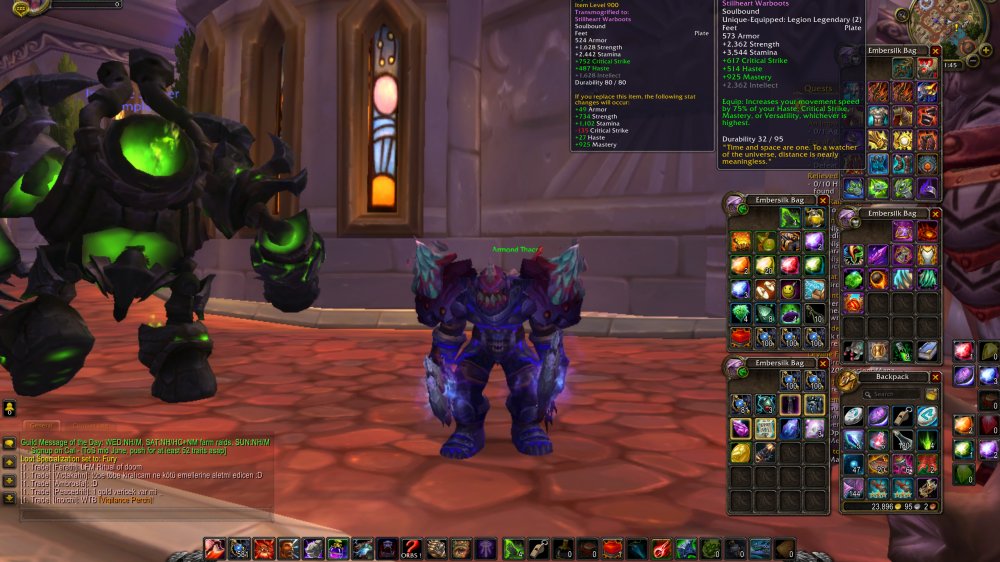The width and height of the screenshot is (1000, 562).
Task: Close the top Embersilk Bag beside the minimap
Action: [936, 50]
